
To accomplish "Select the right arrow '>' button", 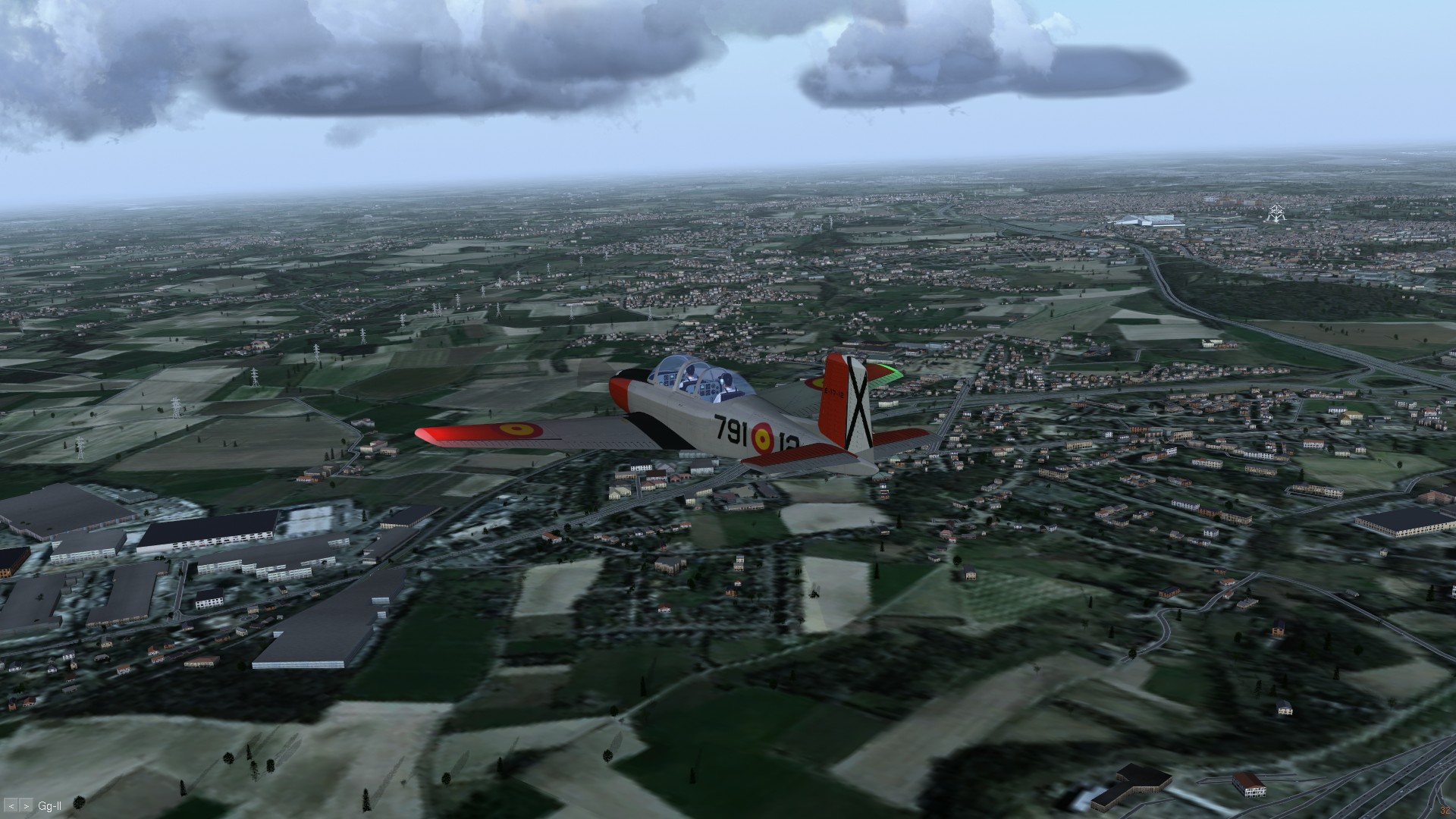I will tap(27, 805).
